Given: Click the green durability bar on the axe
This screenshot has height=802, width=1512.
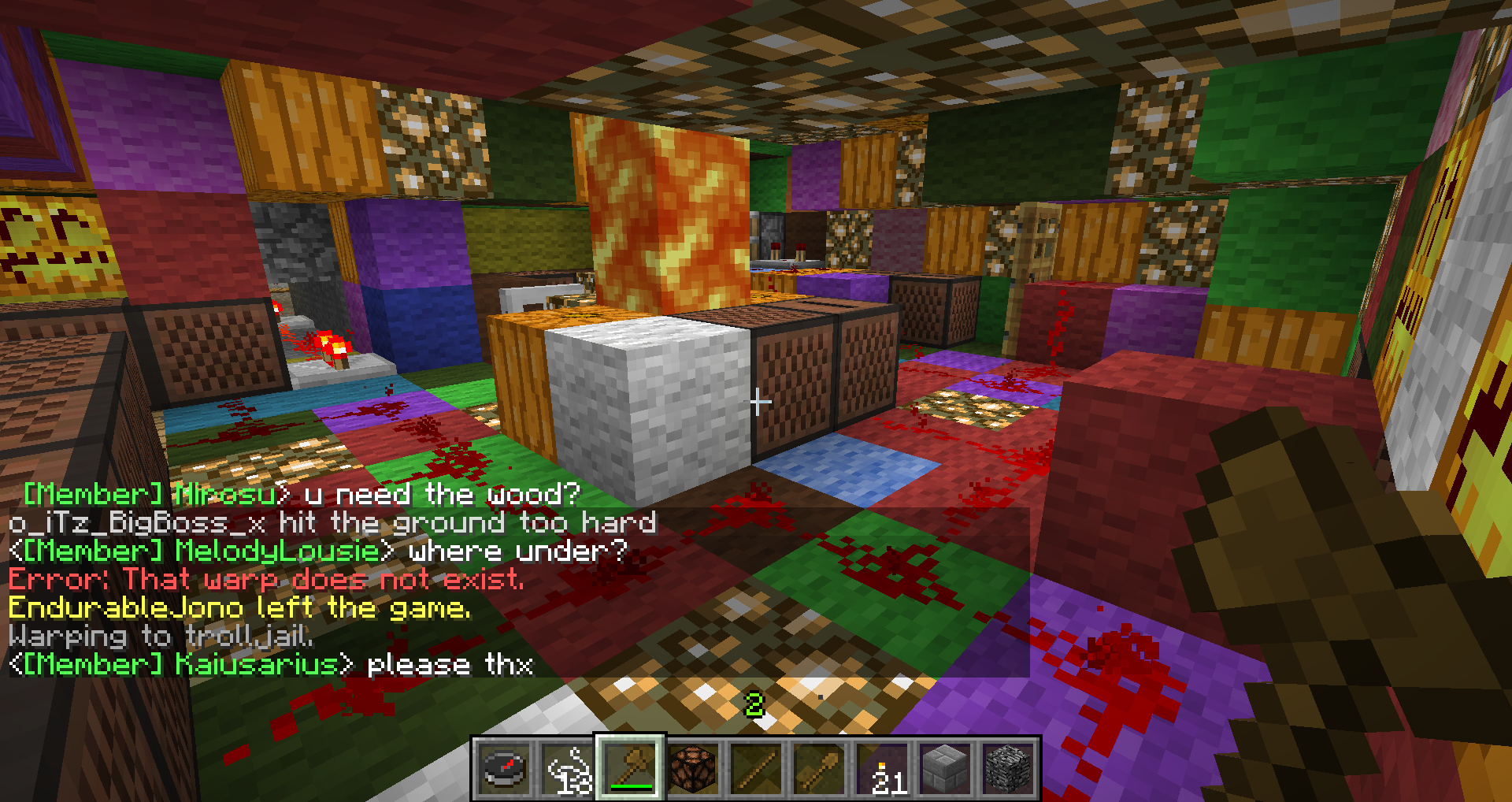Looking at the screenshot, I should click(x=632, y=785).
